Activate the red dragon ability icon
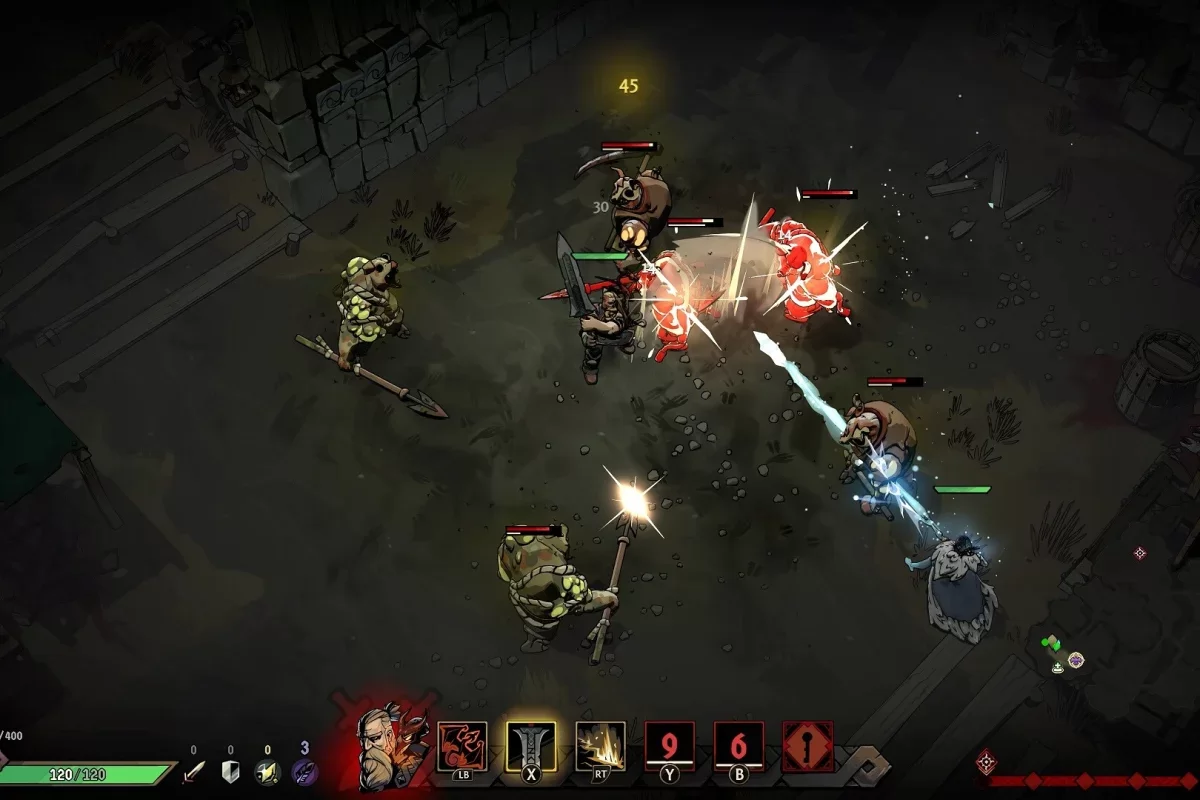This screenshot has width=1200, height=800. click(462, 746)
